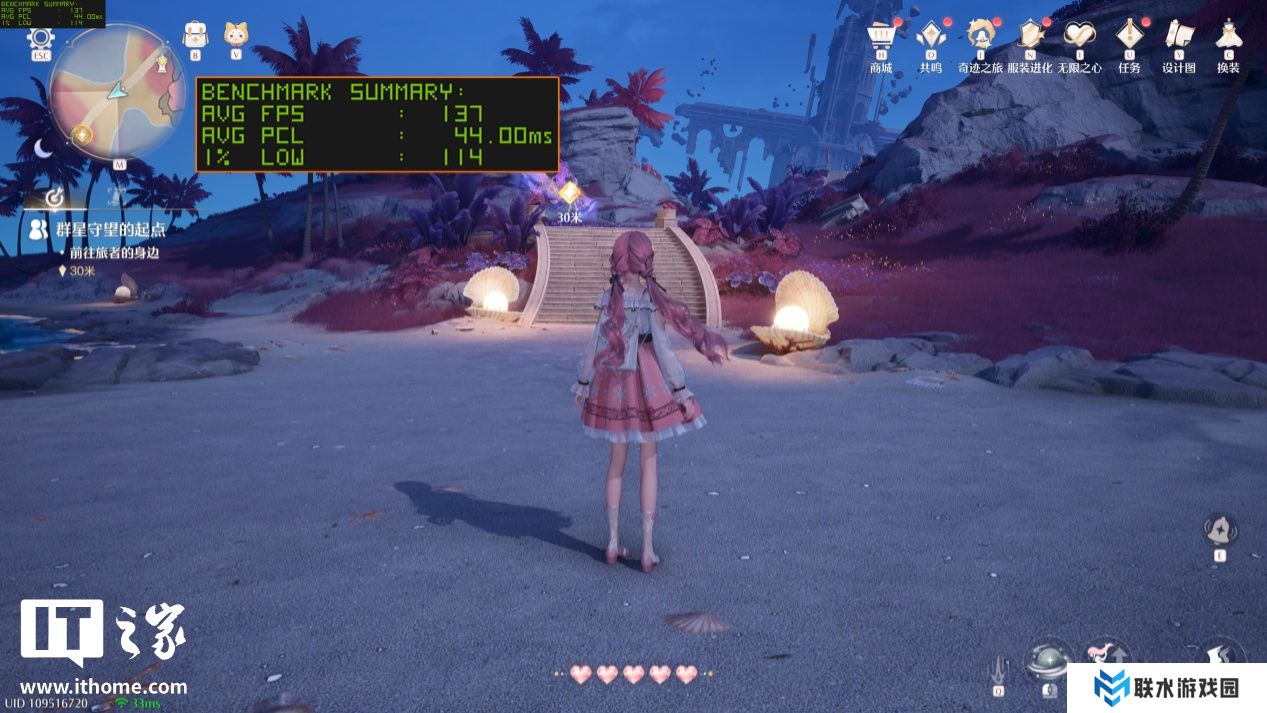Activate the downward plunge arrow ability
This screenshot has height=713, width=1267.
(998, 664)
